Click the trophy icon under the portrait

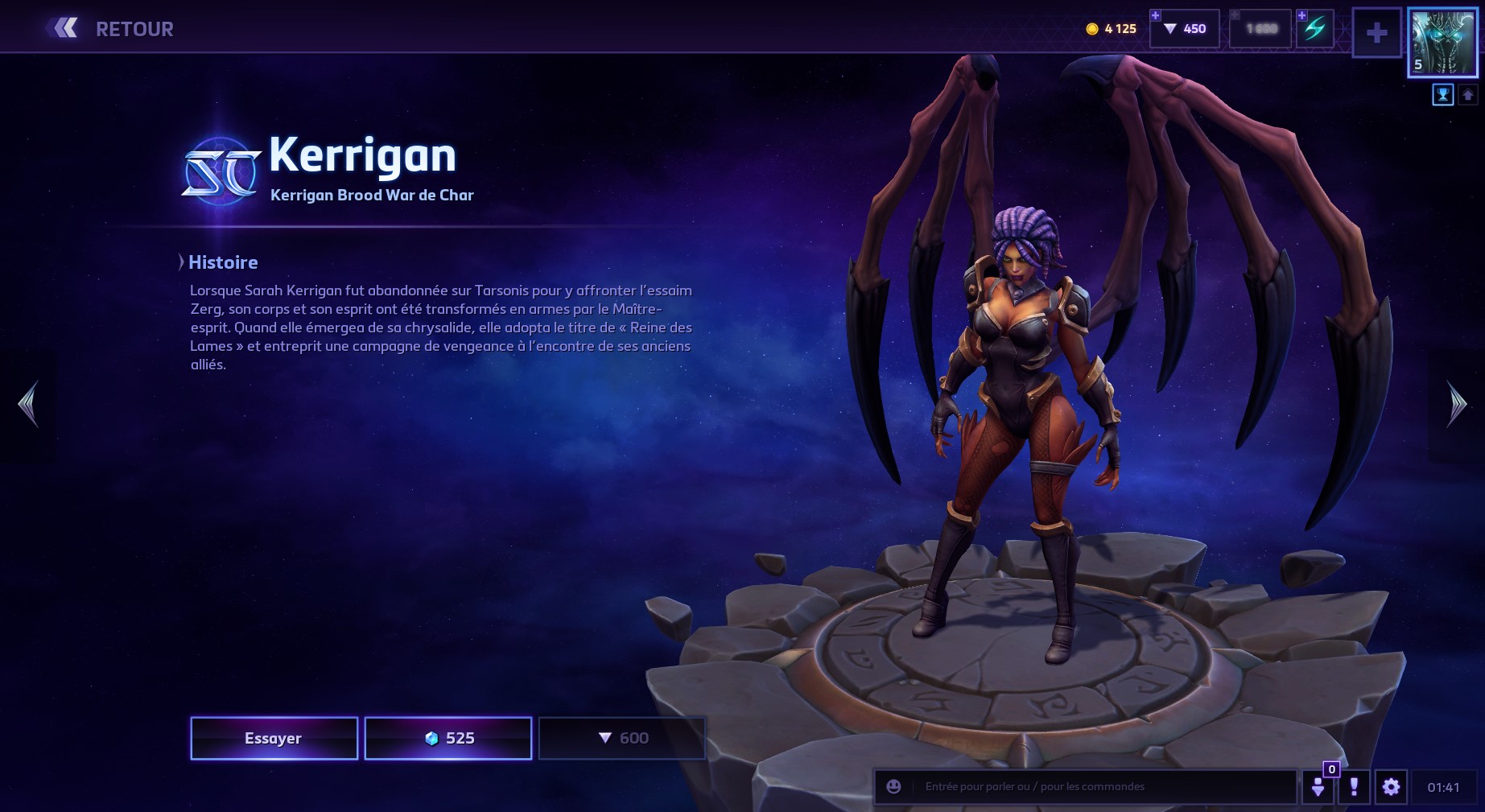1442,95
